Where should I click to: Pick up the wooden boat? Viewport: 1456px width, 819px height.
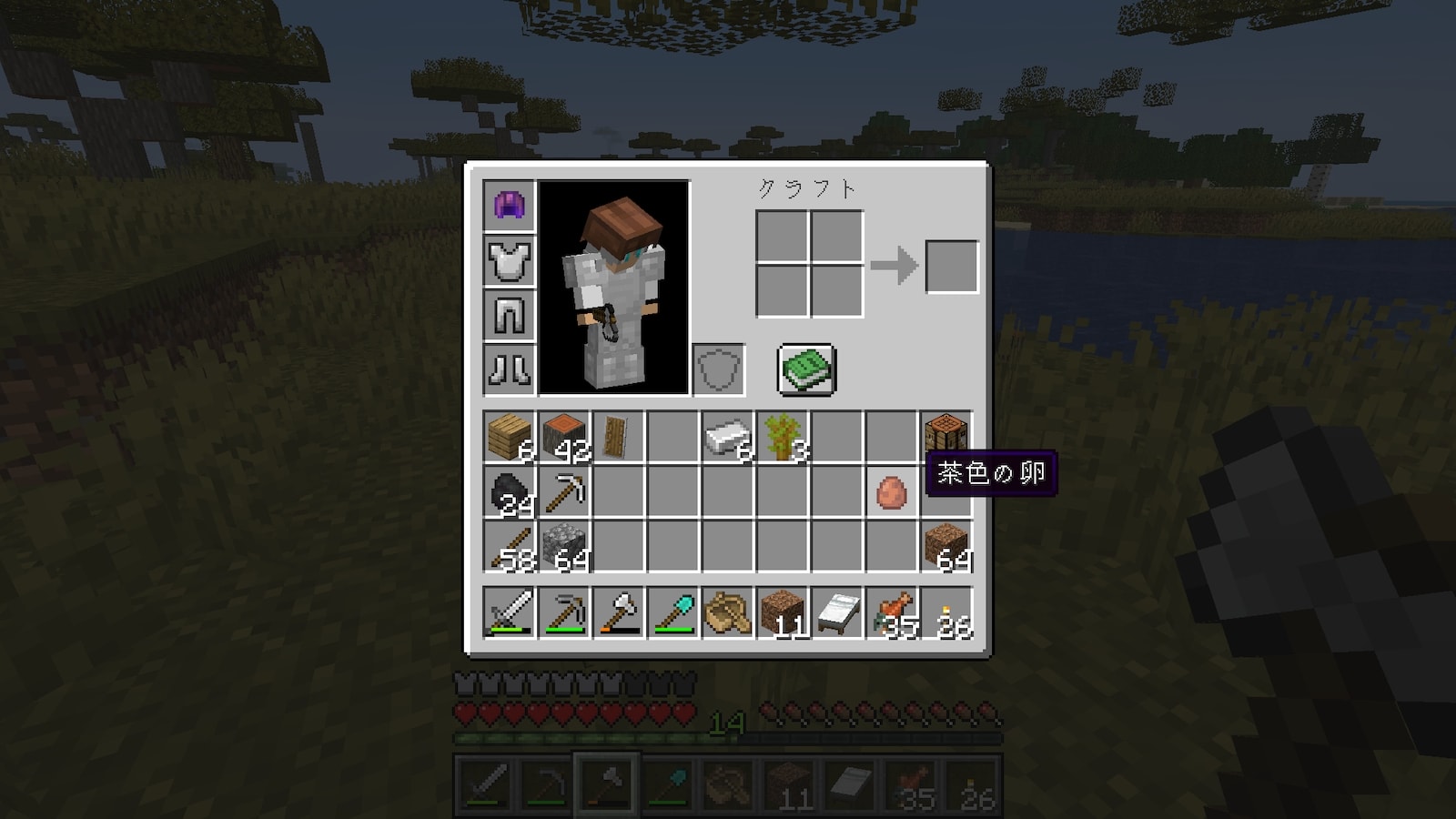(728, 612)
